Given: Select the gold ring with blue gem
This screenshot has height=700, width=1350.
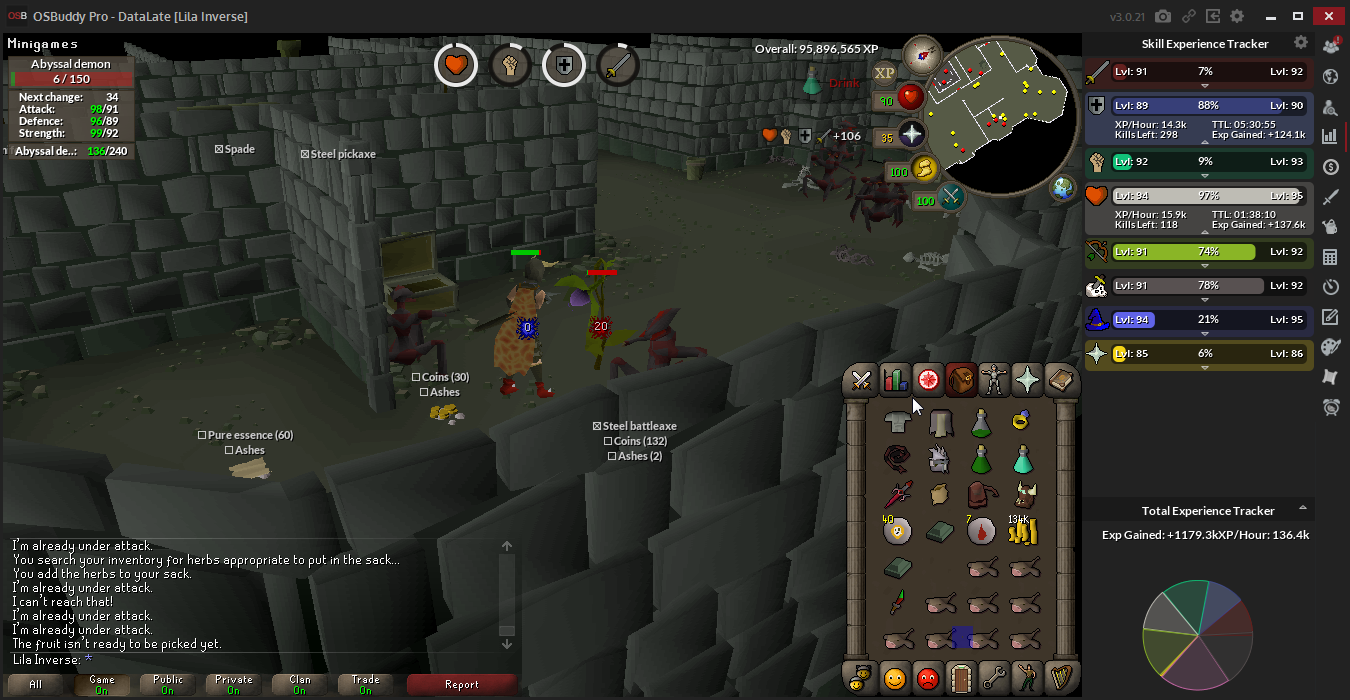Looking at the screenshot, I should coord(1021,423).
